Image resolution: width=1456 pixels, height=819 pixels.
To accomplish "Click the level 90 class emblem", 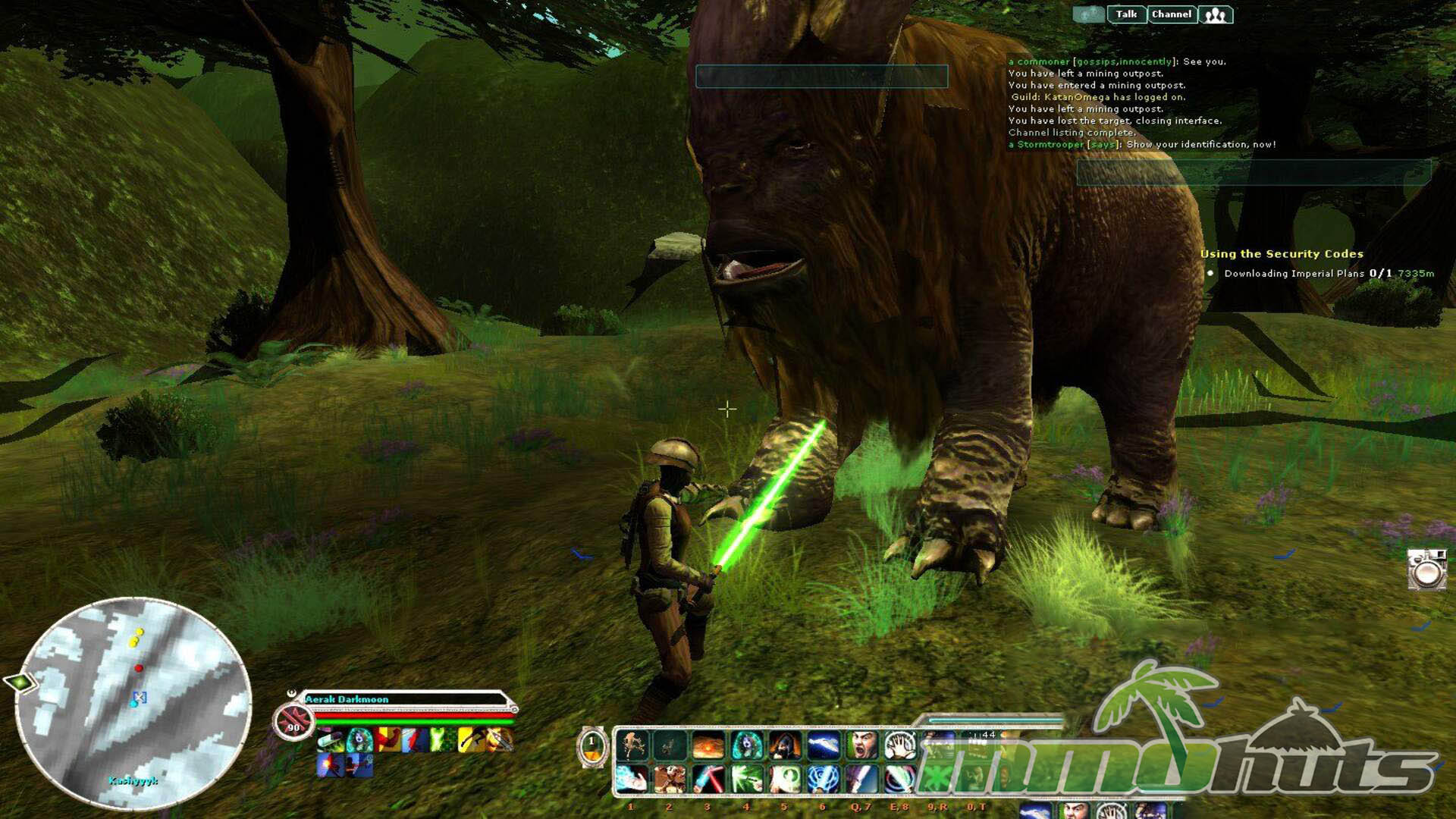I will click(293, 721).
